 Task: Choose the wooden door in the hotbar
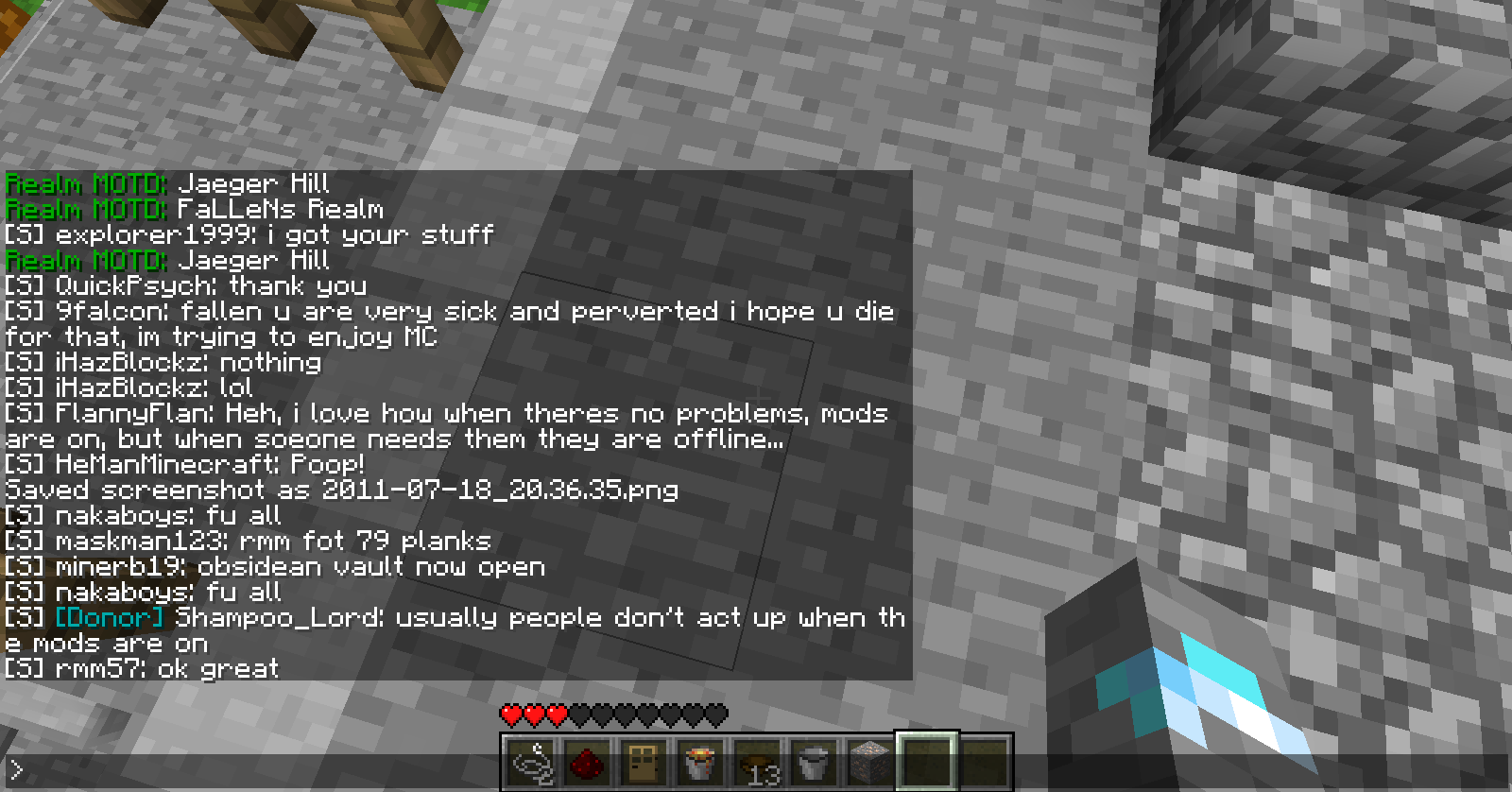[x=644, y=762]
